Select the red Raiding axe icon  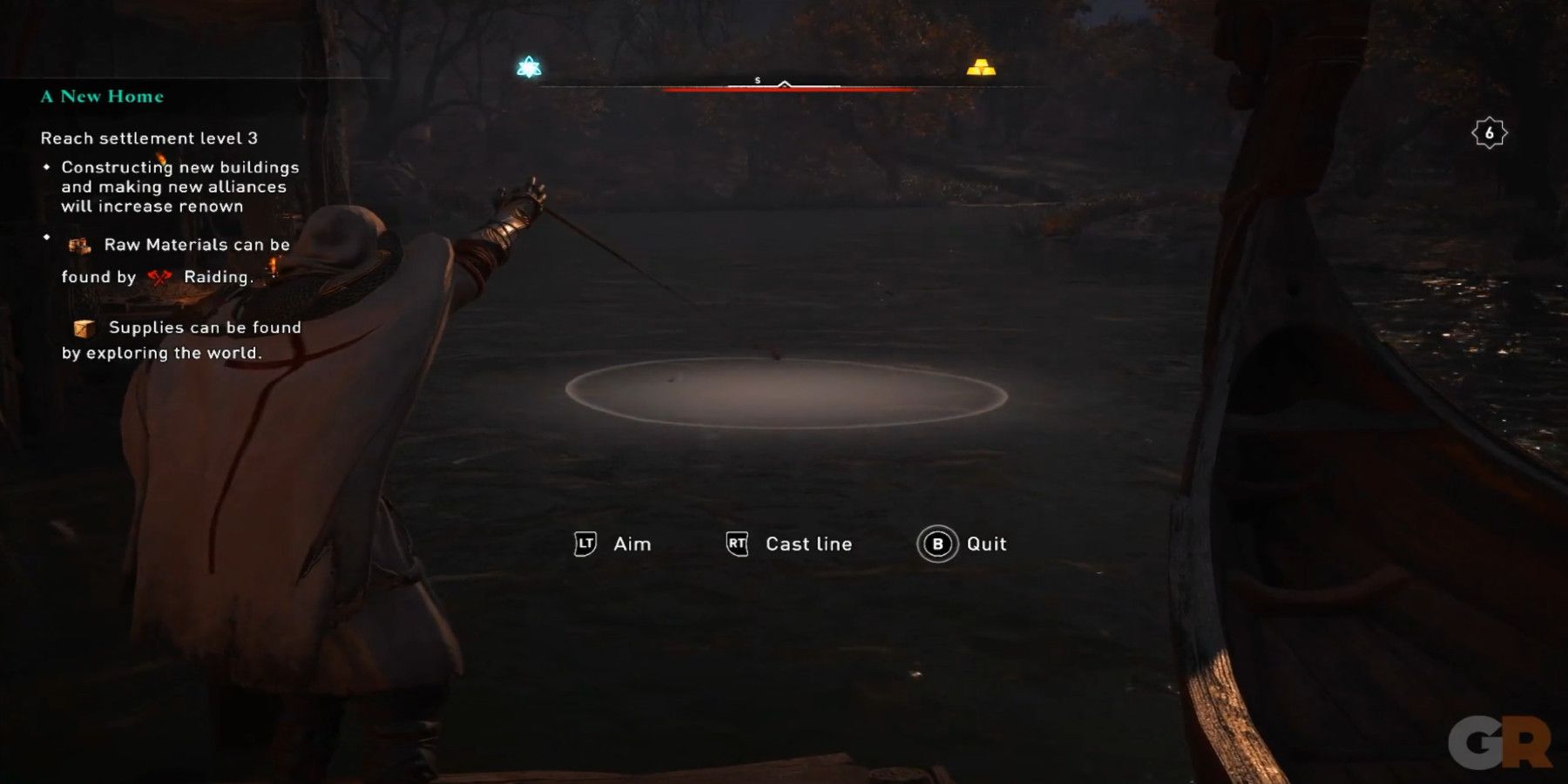click(x=160, y=277)
